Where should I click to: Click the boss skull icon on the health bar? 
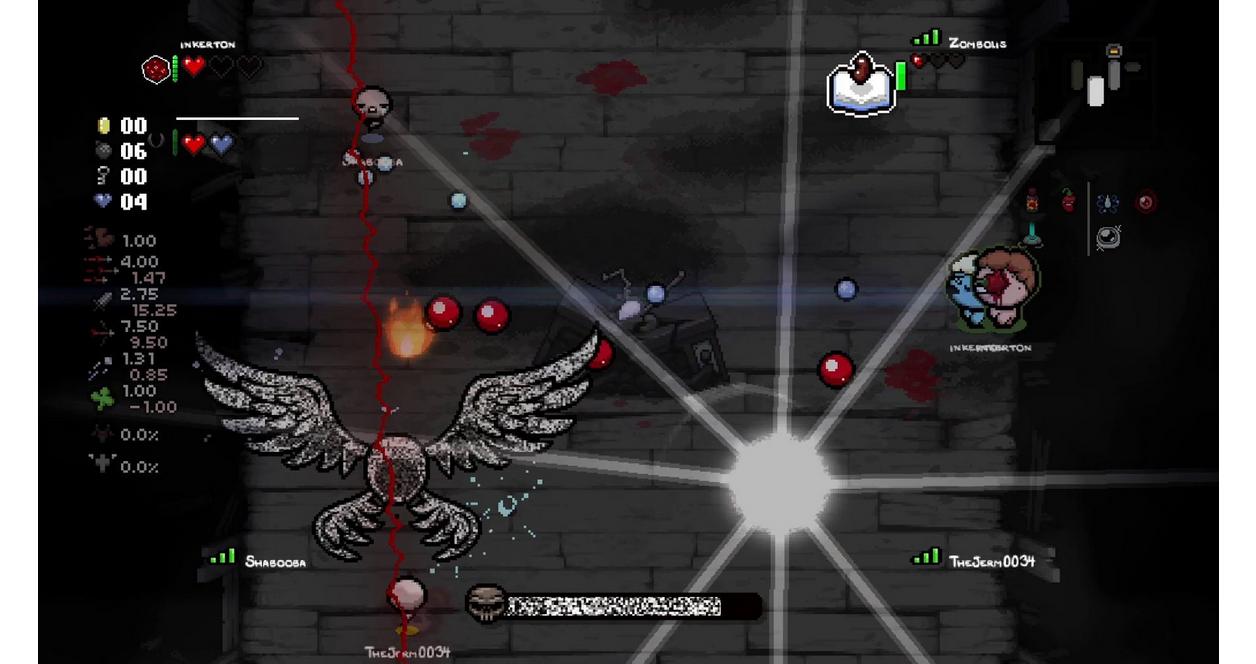coord(486,605)
